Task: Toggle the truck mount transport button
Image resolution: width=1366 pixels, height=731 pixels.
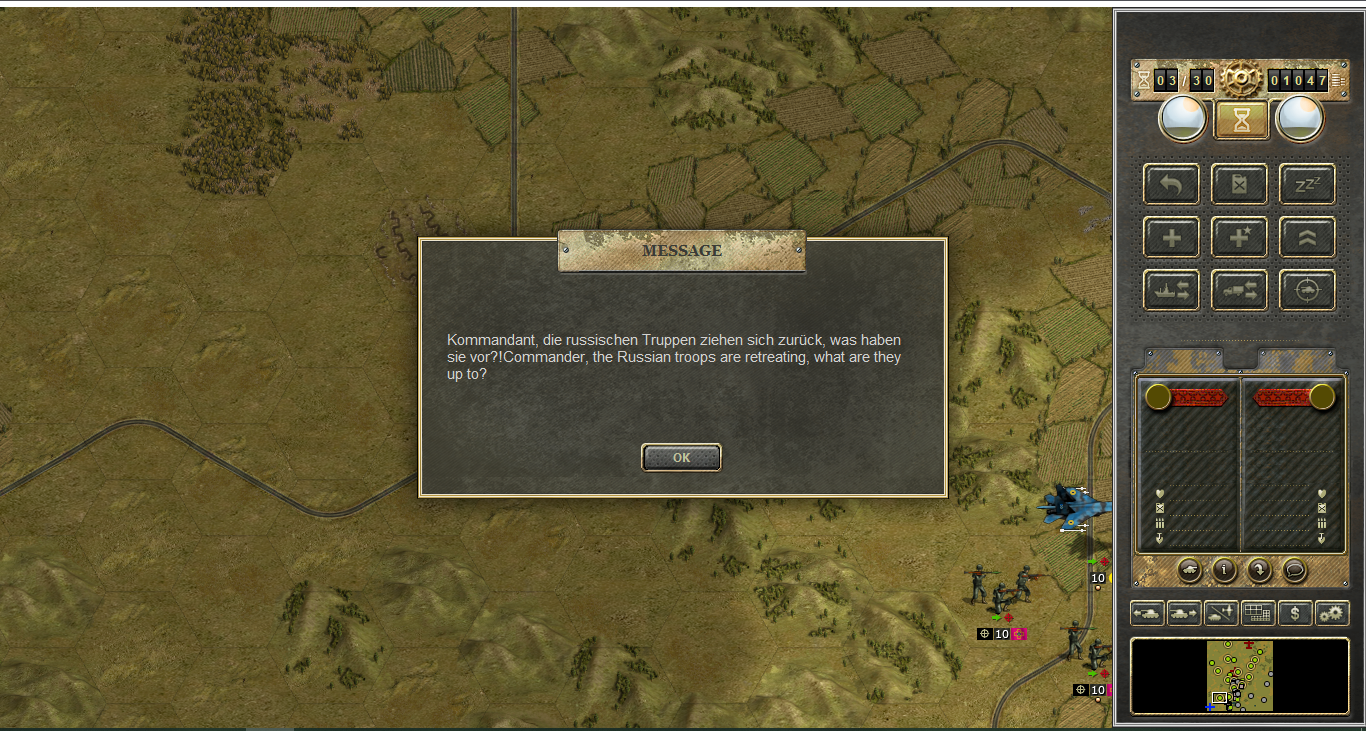Action: [1240, 290]
